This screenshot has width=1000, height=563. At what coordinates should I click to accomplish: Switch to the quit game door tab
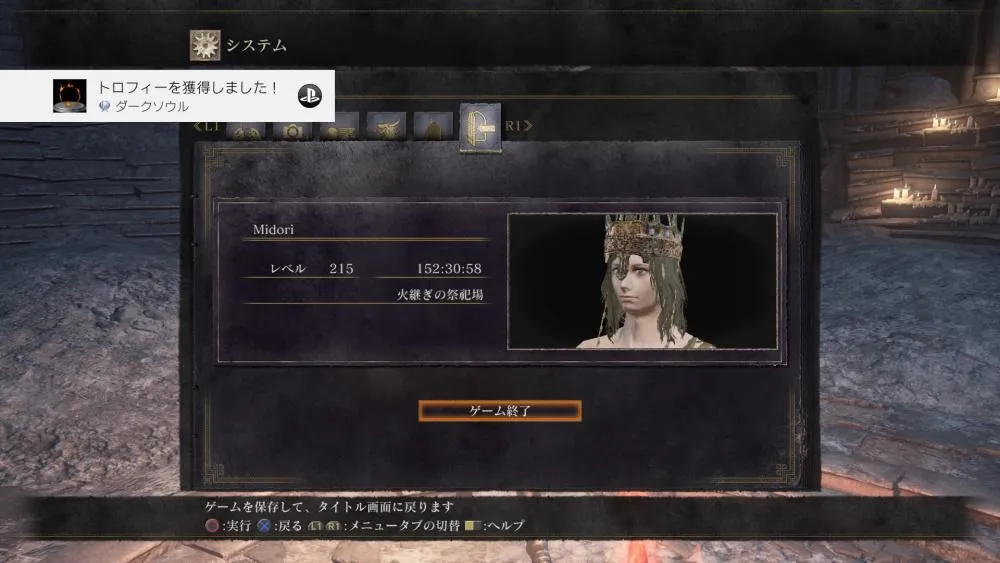pos(479,128)
